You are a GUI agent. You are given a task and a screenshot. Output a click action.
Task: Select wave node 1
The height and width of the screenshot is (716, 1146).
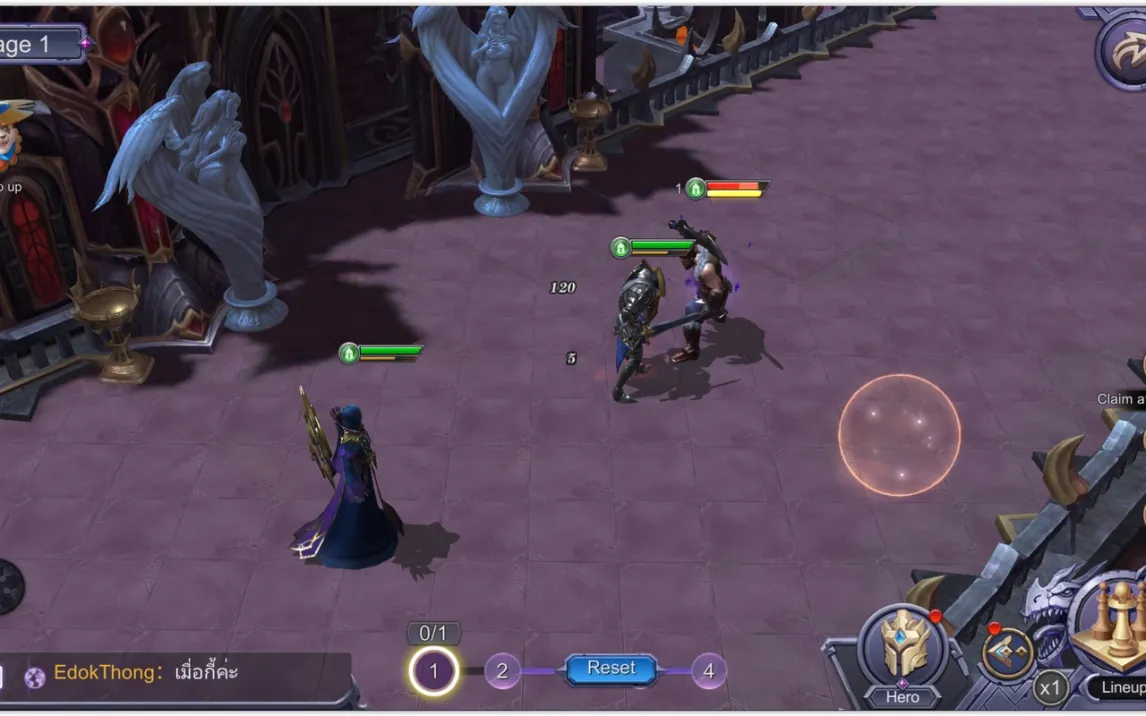pyautogui.click(x=433, y=672)
